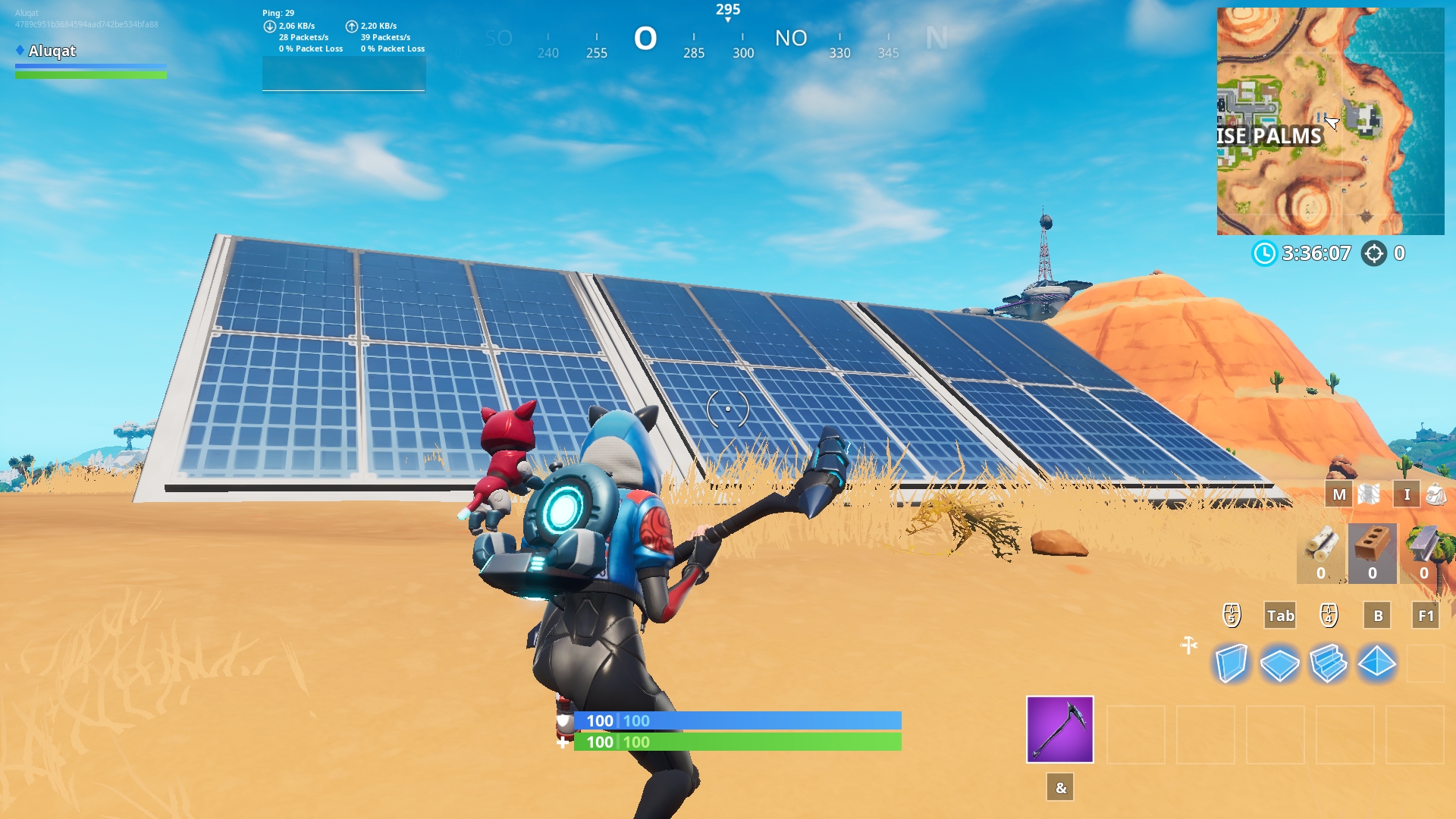The width and height of the screenshot is (1456, 819).
Task: Click the F1 key badge
Action: (x=1425, y=616)
